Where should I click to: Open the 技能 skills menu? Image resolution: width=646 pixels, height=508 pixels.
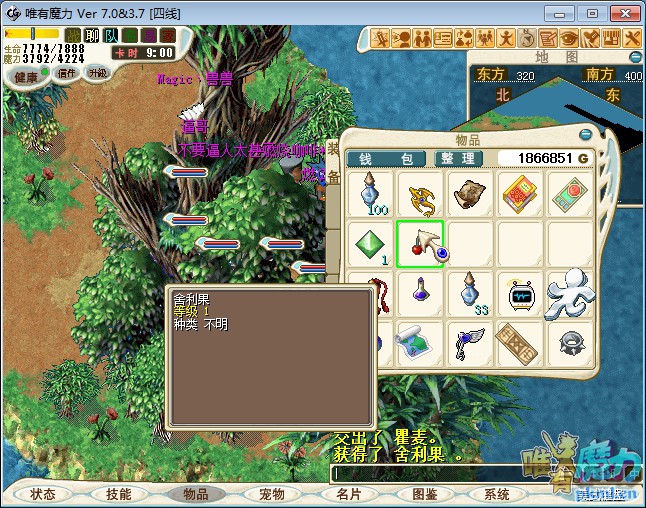[x=118, y=494]
